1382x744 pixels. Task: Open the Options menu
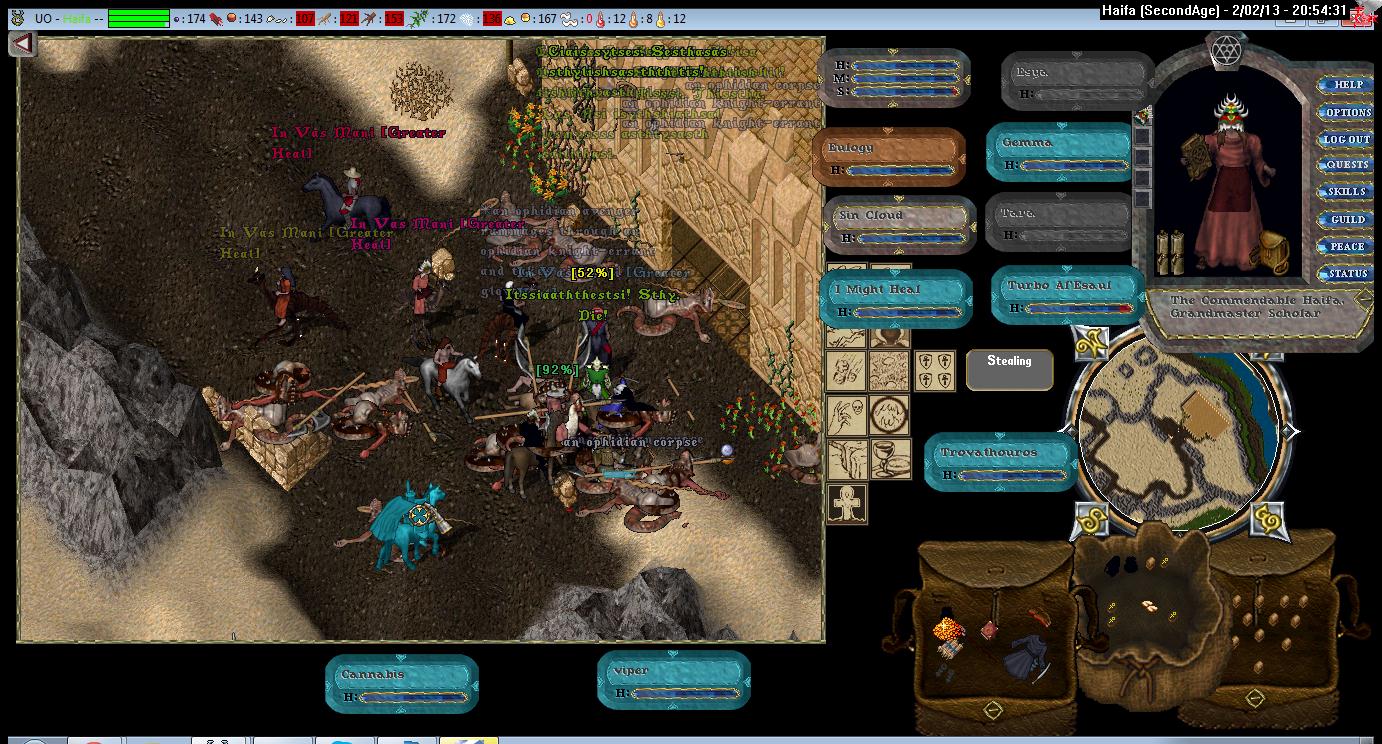(x=1347, y=113)
